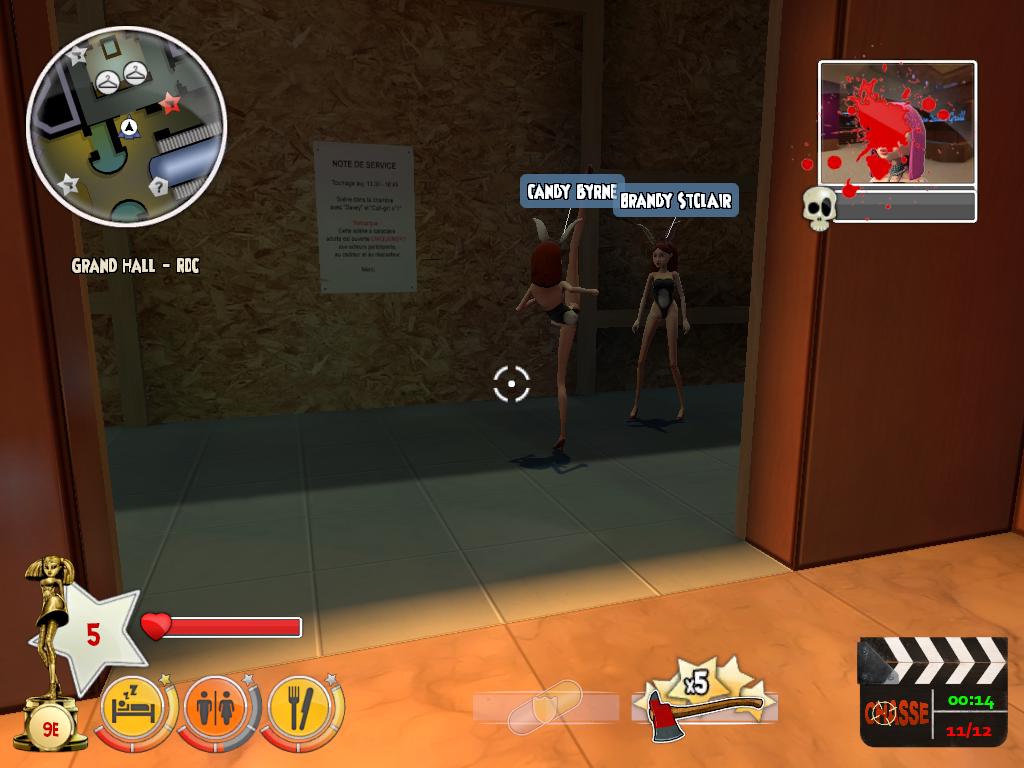Screen dimensions: 1024x768
Task: Select the bandage item slot
Action: pos(545,708)
